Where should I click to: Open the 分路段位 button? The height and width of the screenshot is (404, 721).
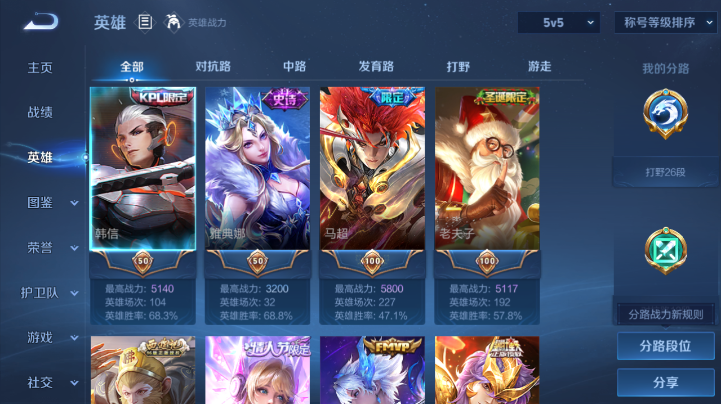(665, 346)
